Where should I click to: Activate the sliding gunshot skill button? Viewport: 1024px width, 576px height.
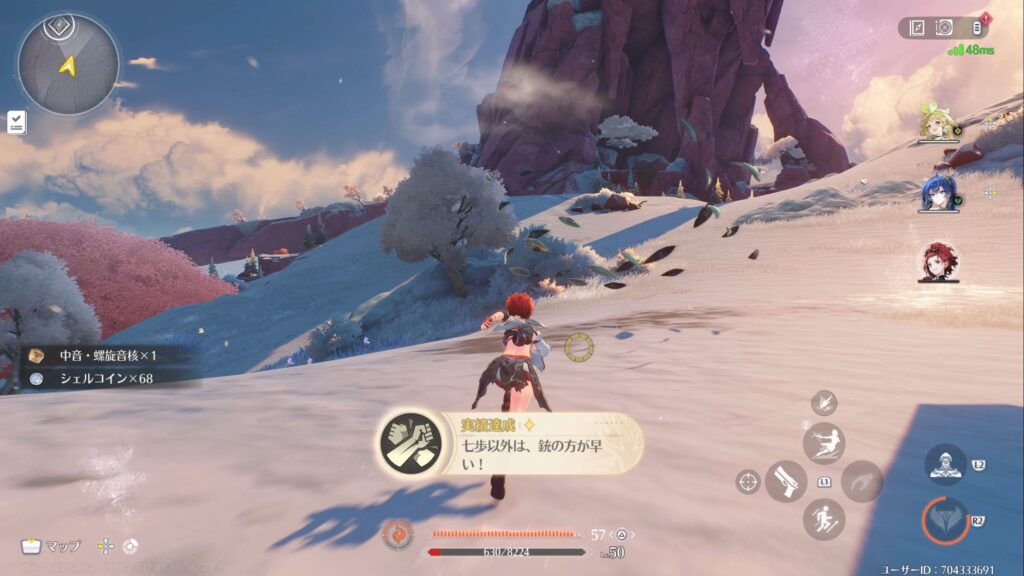click(x=824, y=443)
